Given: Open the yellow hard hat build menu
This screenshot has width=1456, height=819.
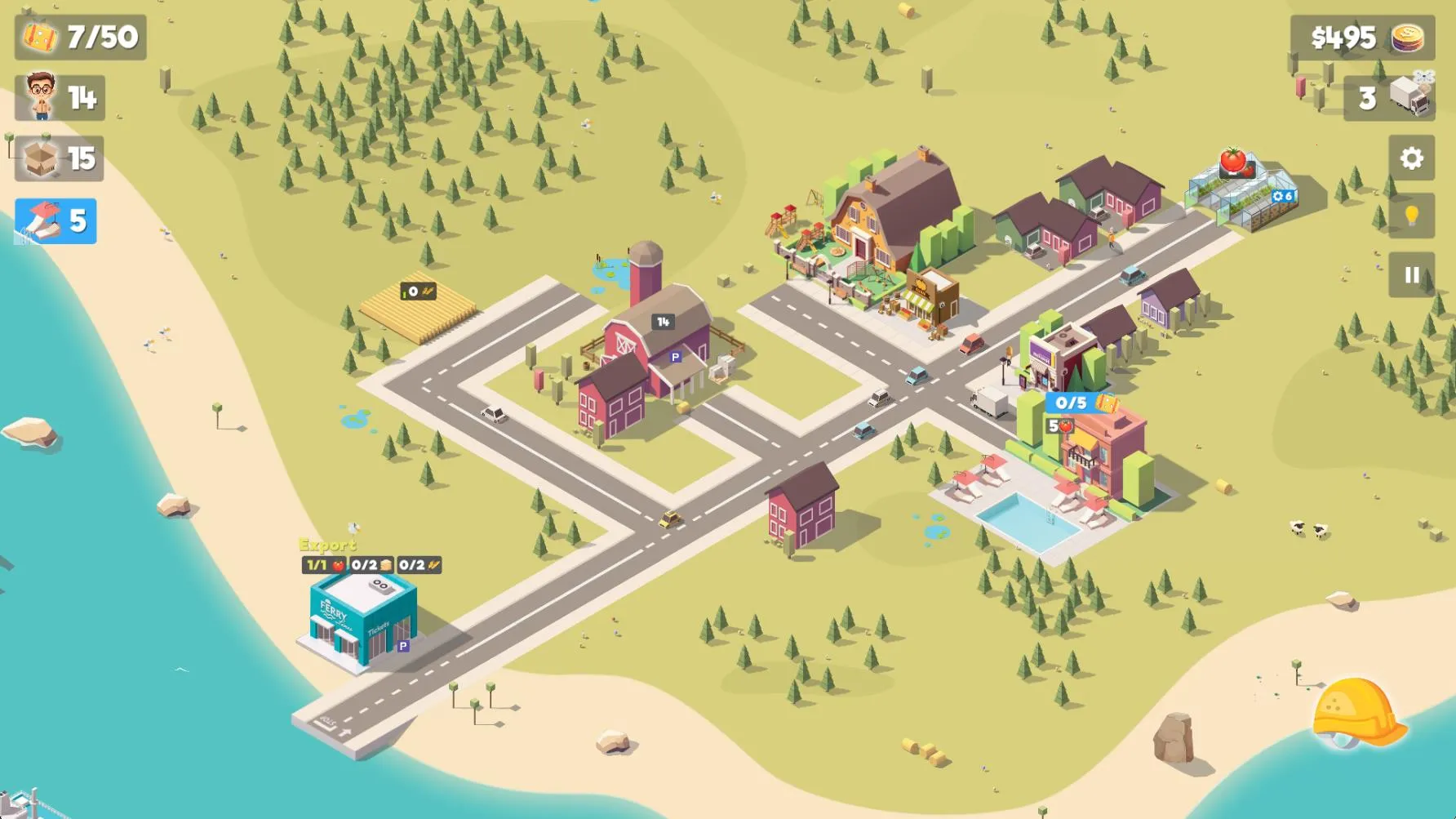Looking at the screenshot, I should [1356, 712].
